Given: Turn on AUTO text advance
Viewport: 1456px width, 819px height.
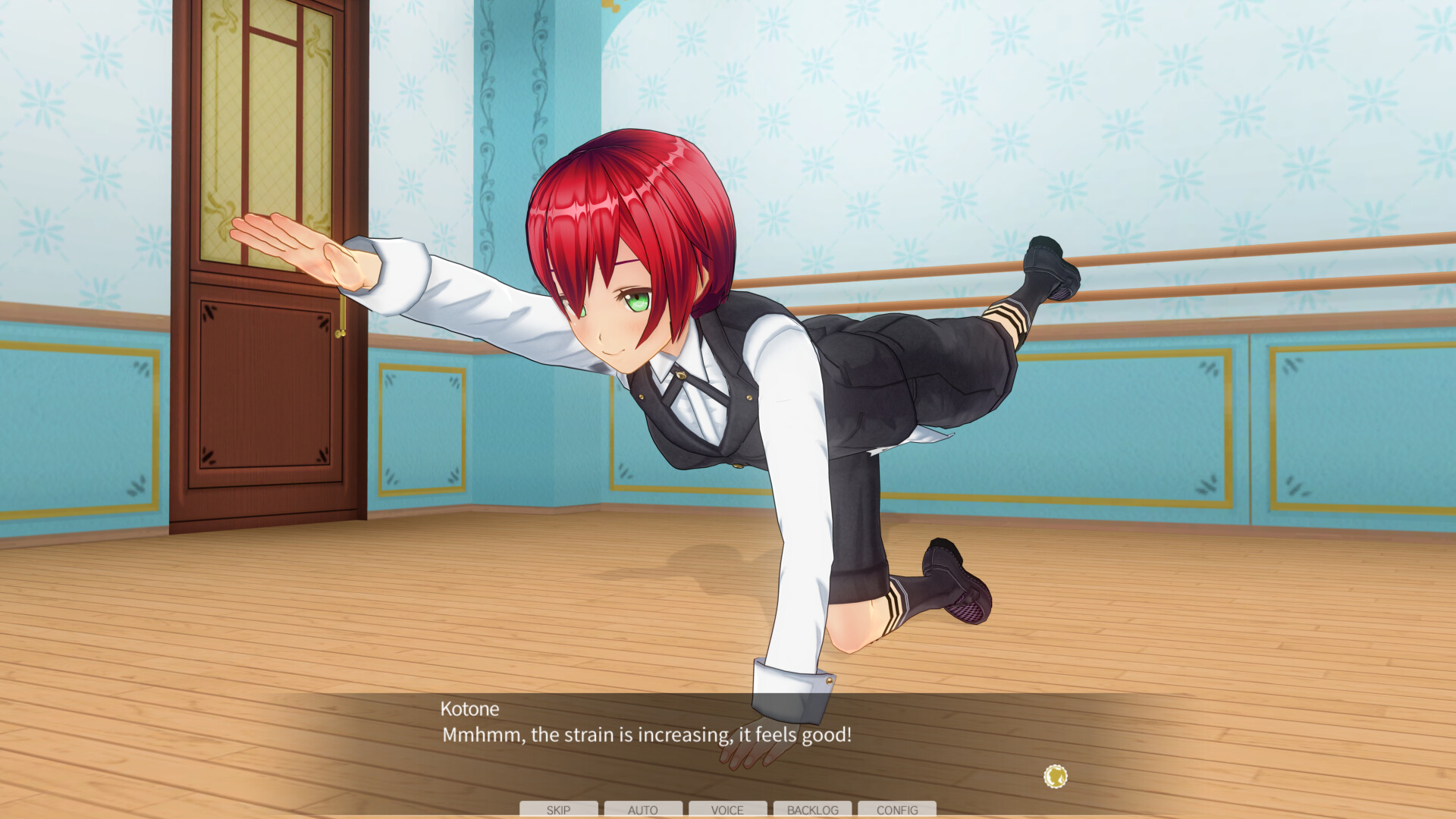Looking at the screenshot, I should click(643, 810).
